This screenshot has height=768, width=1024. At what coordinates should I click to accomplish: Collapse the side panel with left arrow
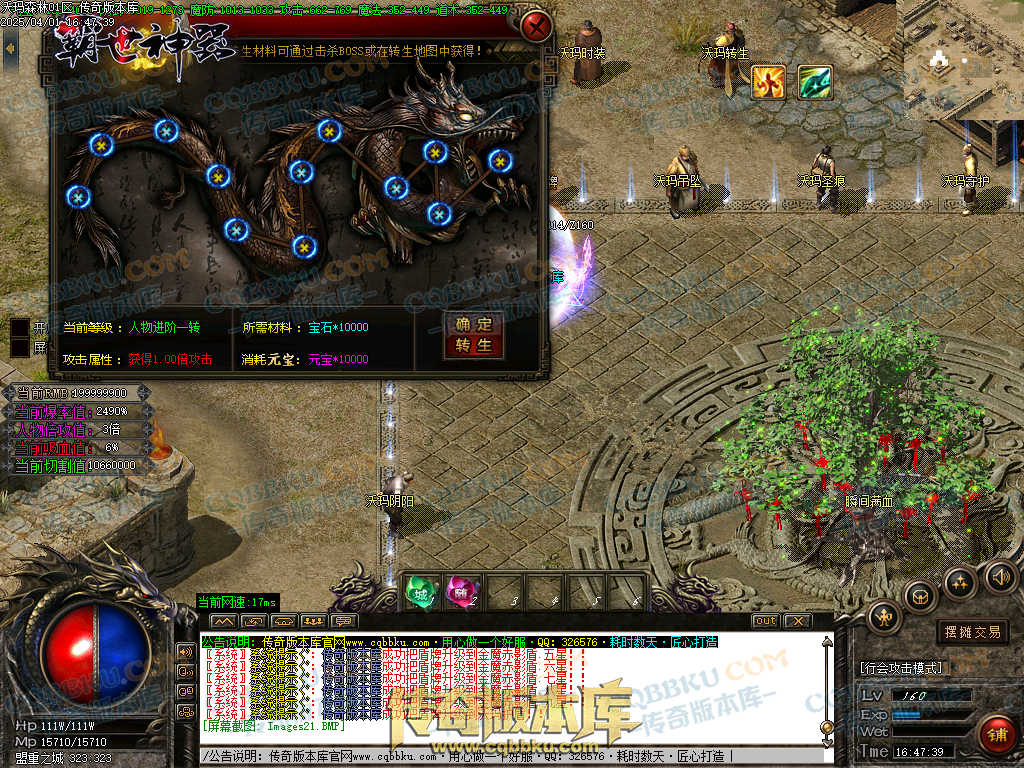(10, 47)
